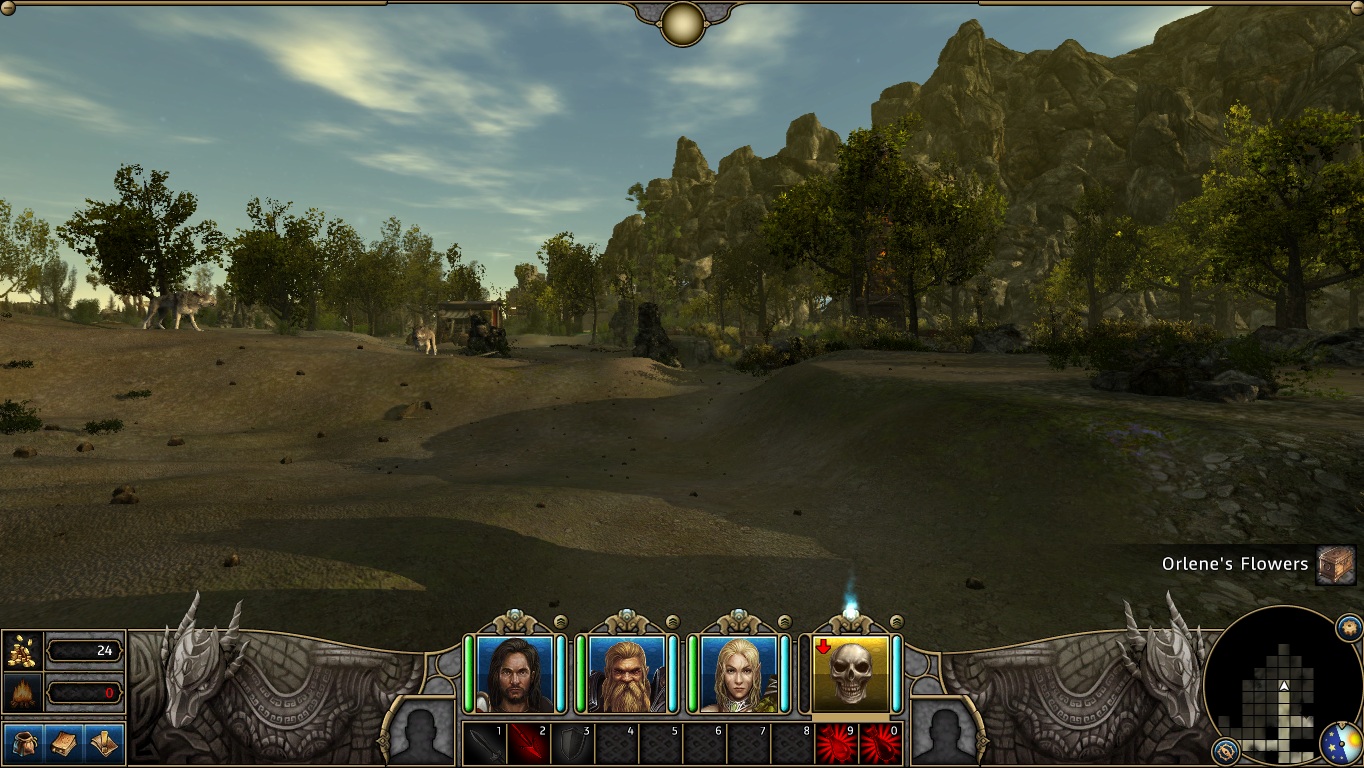Use the red ranged attack in slot 2
The width and height of the screenshot is (1364, 768).
pos(528,744)
